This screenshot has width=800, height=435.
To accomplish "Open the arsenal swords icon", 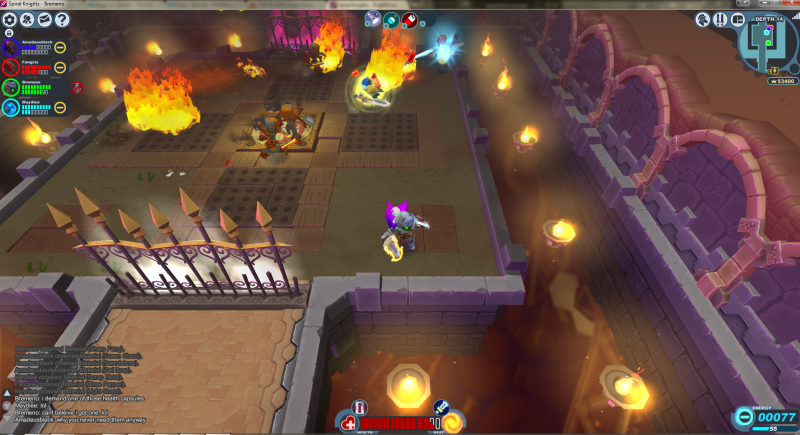I will coord(720,19).
